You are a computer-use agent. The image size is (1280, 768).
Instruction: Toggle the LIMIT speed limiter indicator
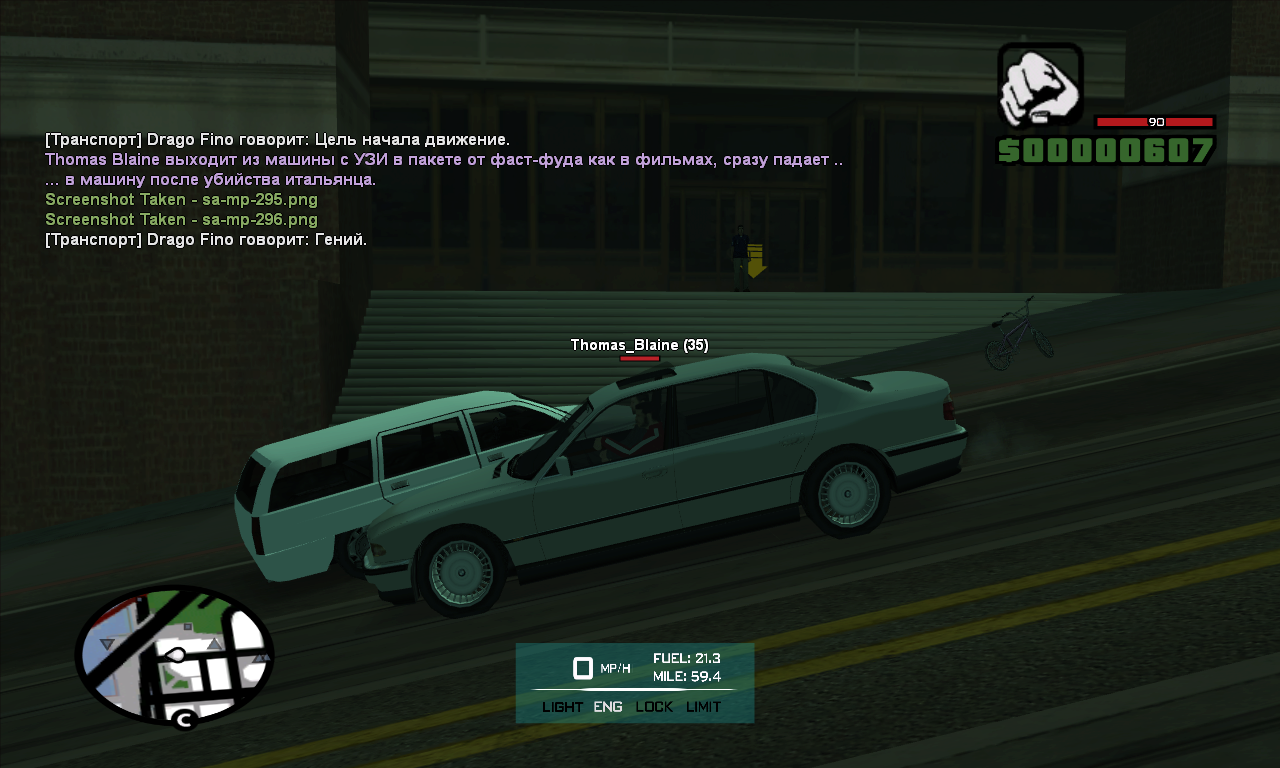click(x=703, y=707)
